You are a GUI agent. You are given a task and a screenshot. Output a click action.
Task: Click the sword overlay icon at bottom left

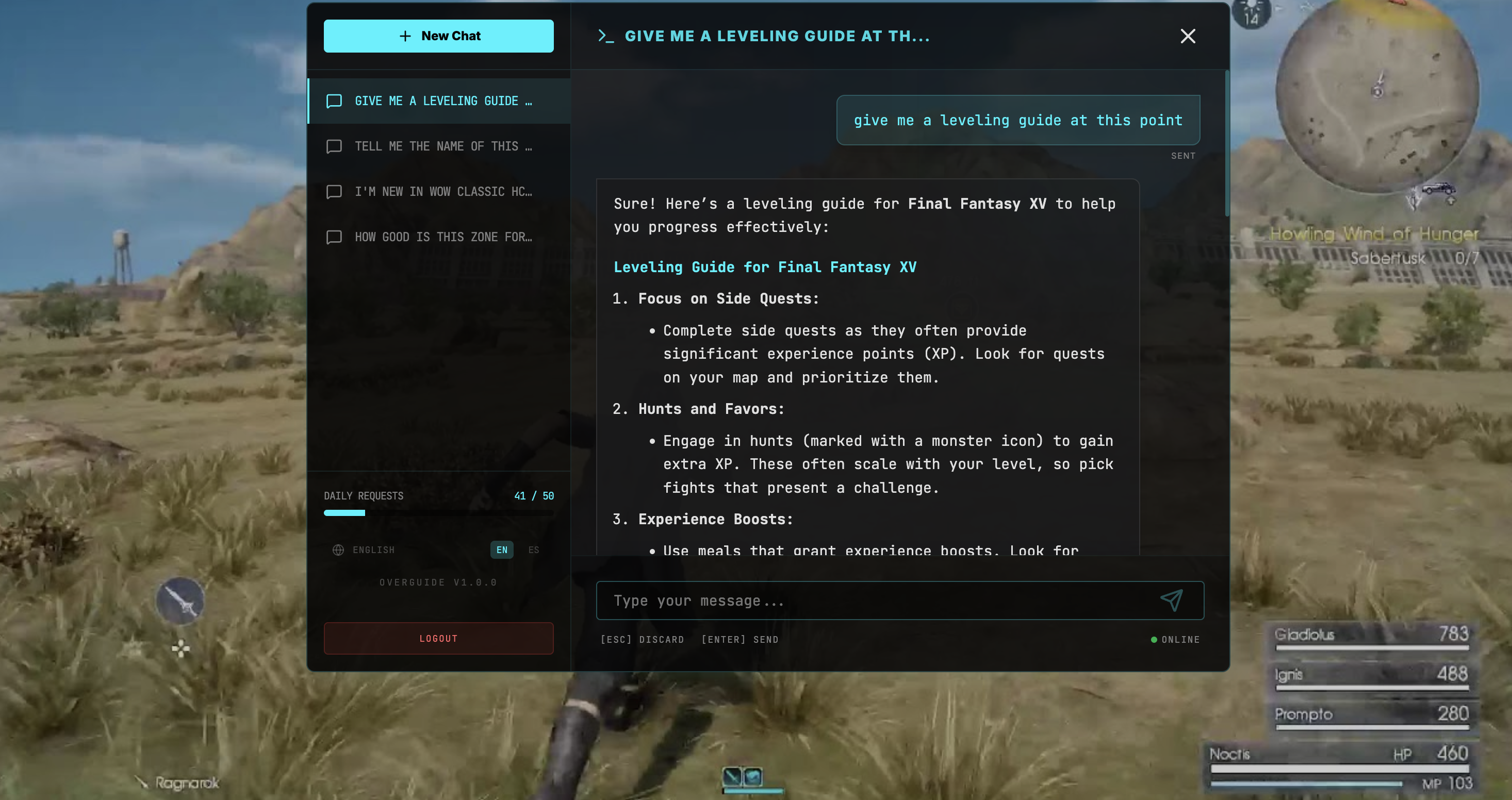180,599
